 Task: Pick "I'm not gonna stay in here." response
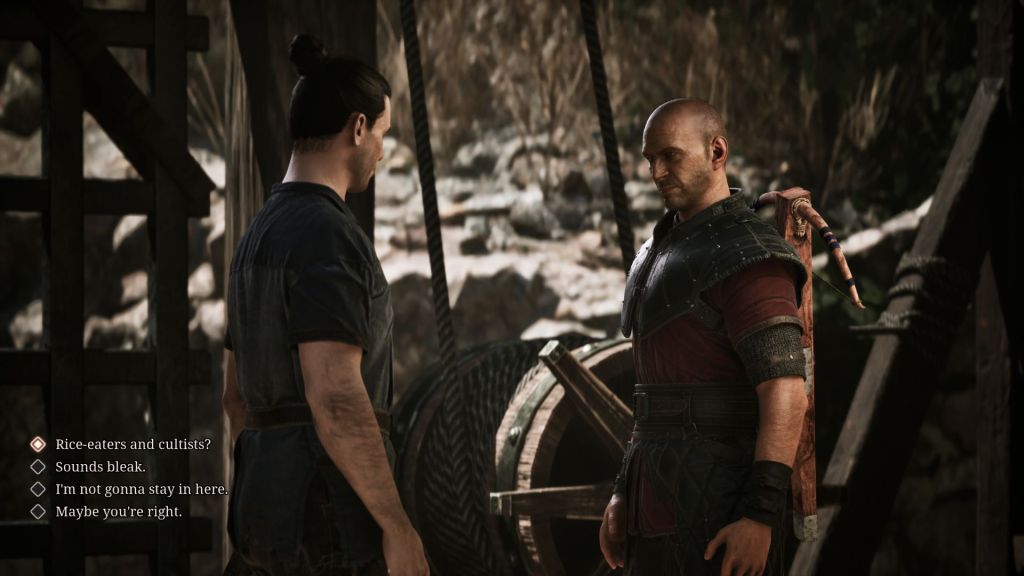[141, 489]
